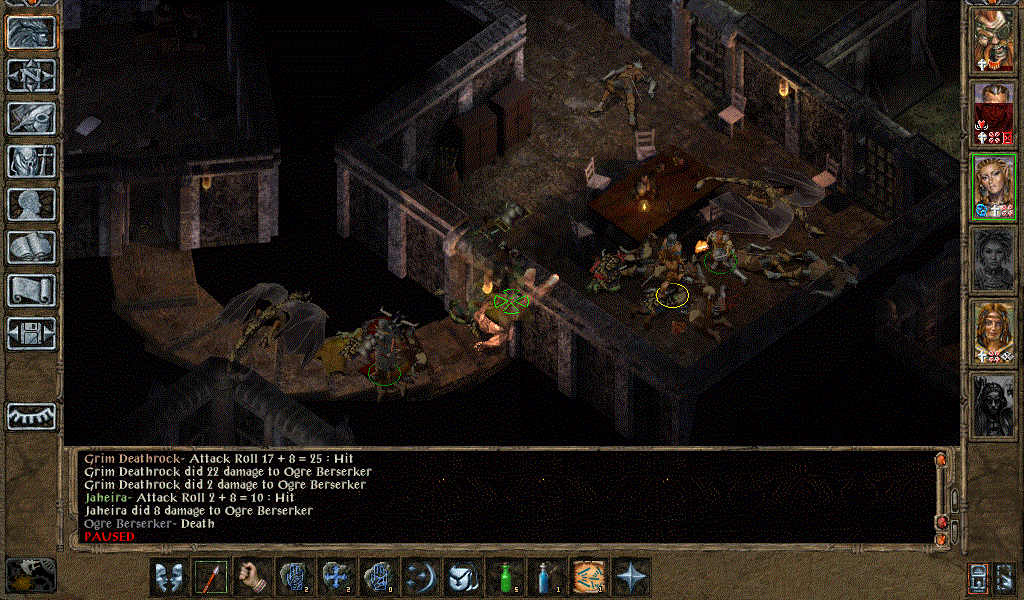Select the first party member portrait

tap(994, 40)
